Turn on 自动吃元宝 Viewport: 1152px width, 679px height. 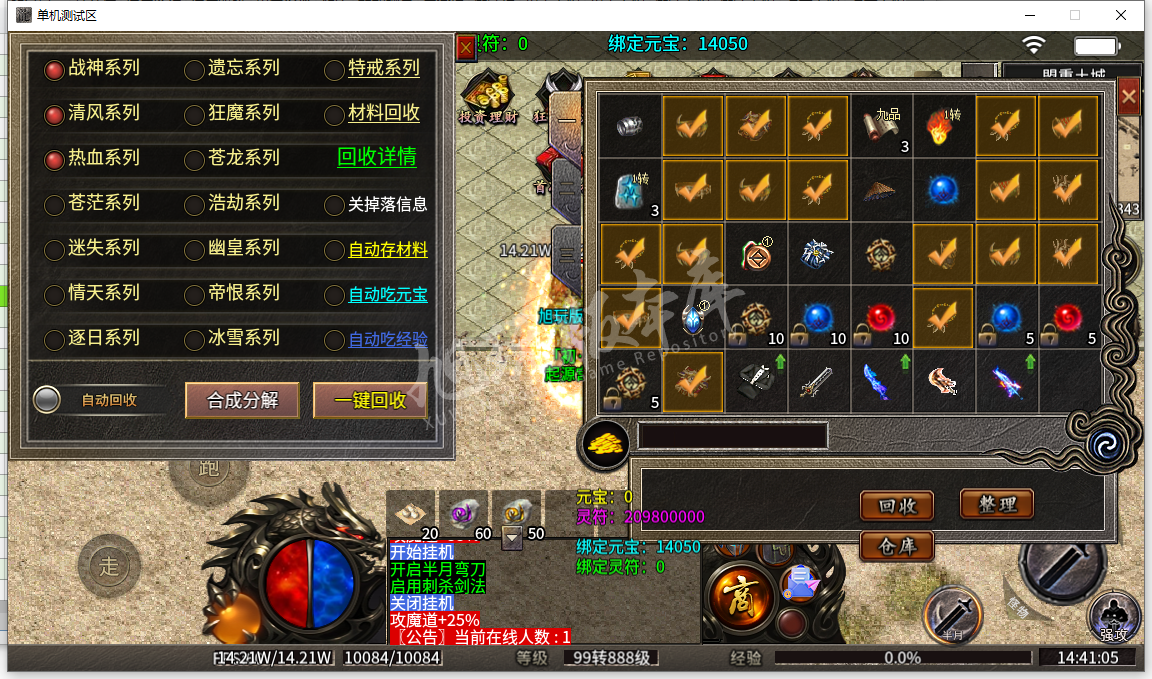point(334,295)
